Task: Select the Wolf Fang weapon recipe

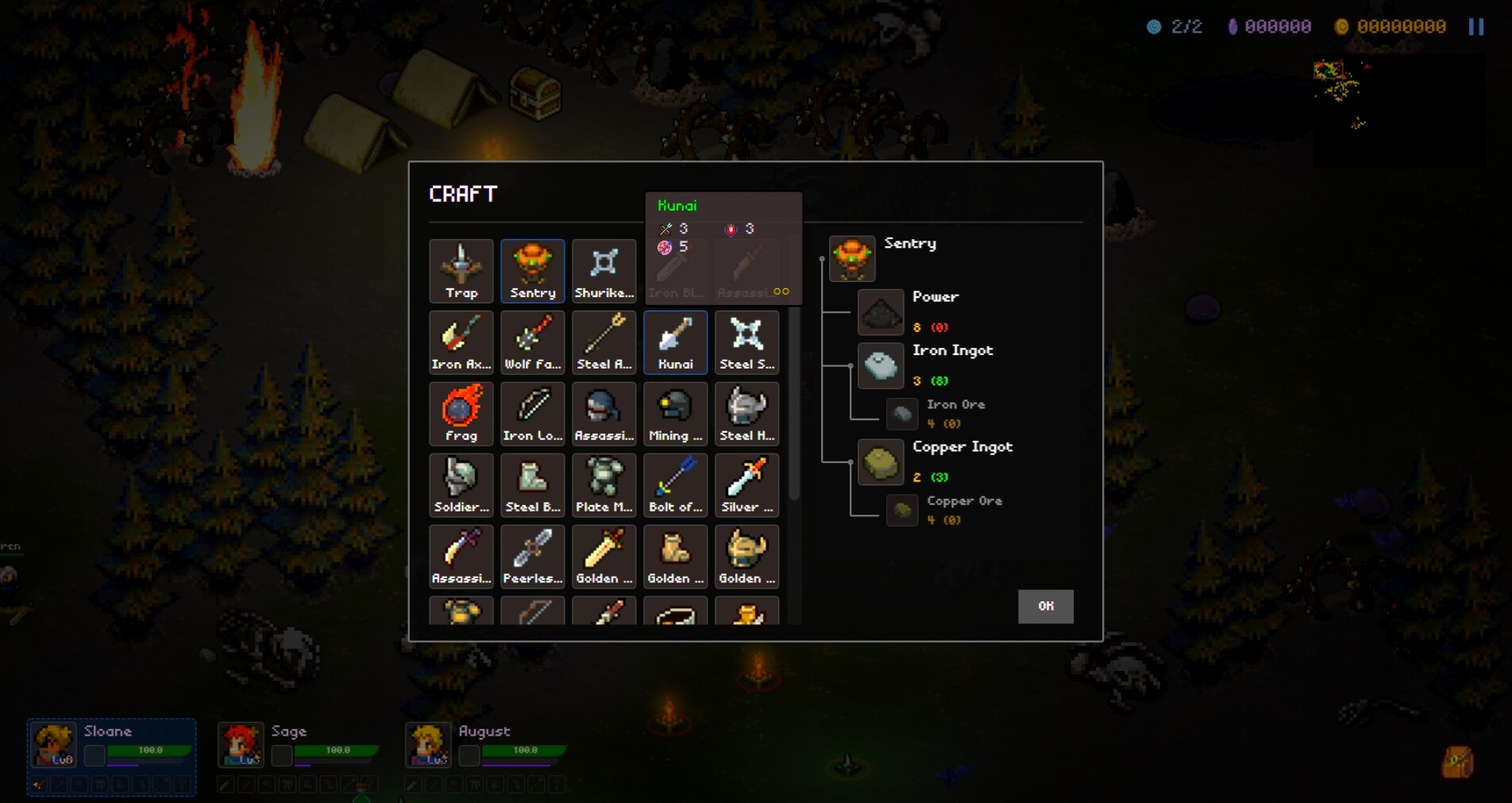Action: (x=532, y=342)
